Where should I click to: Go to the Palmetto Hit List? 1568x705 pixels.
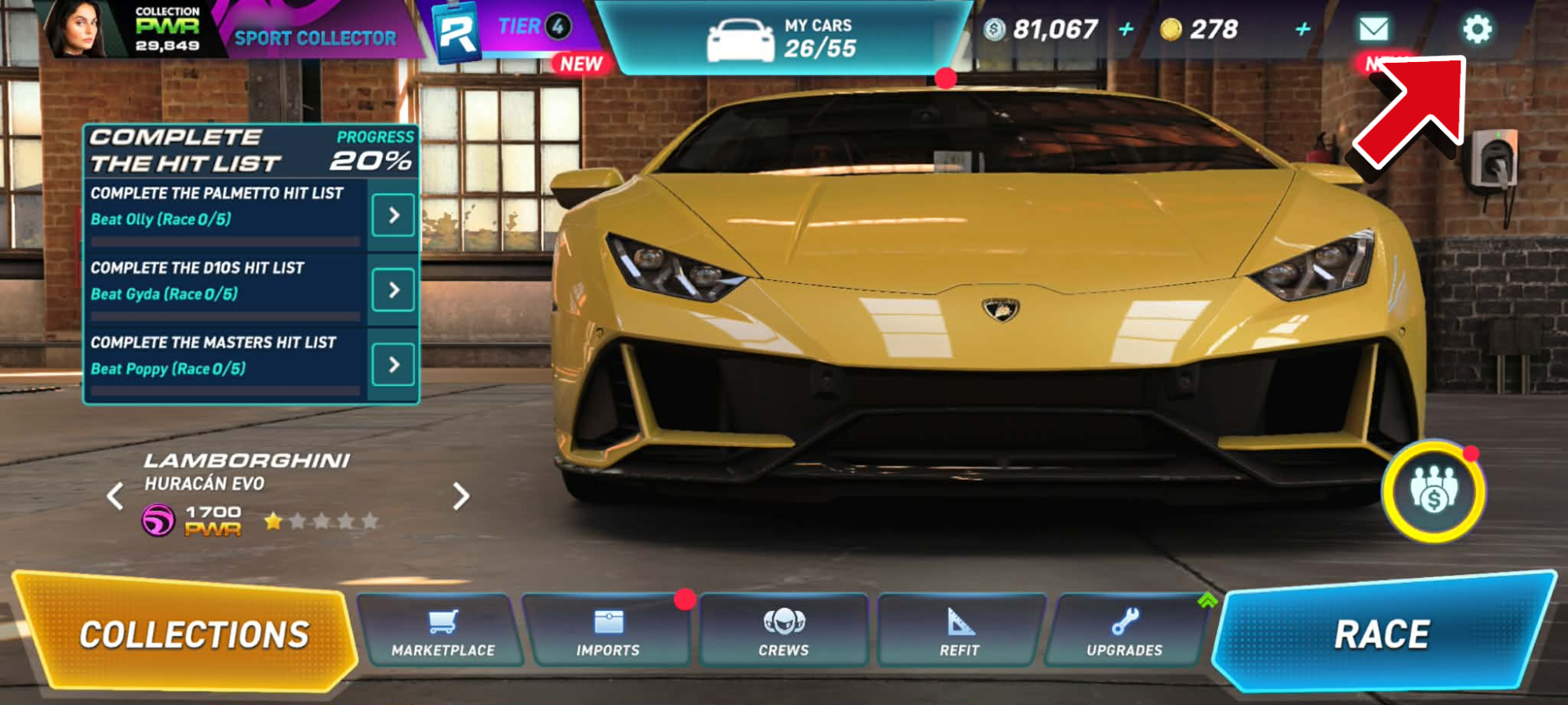pyautogui.click(x=393, y=216)
